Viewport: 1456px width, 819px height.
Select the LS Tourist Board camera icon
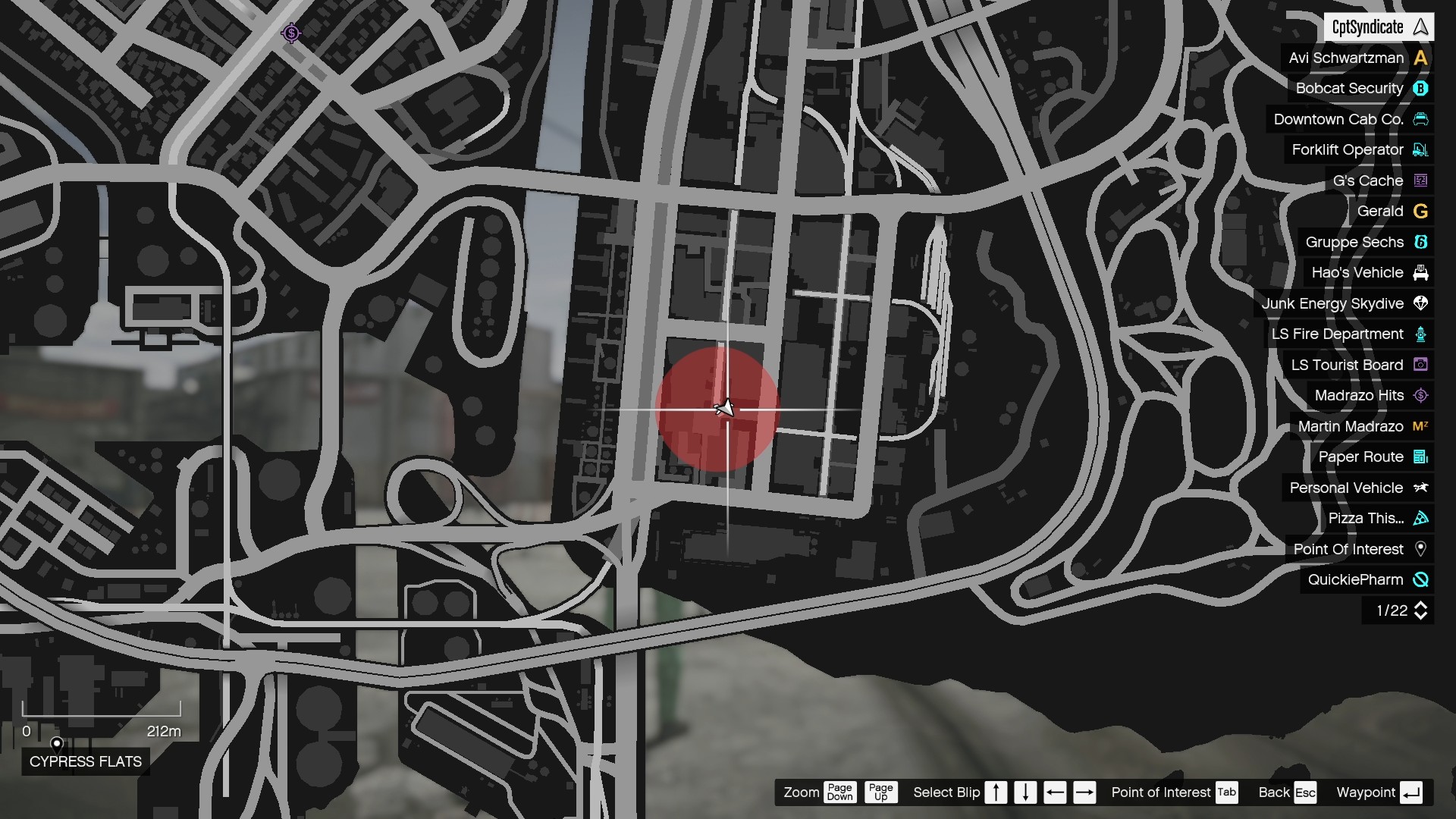[1421, 365]
